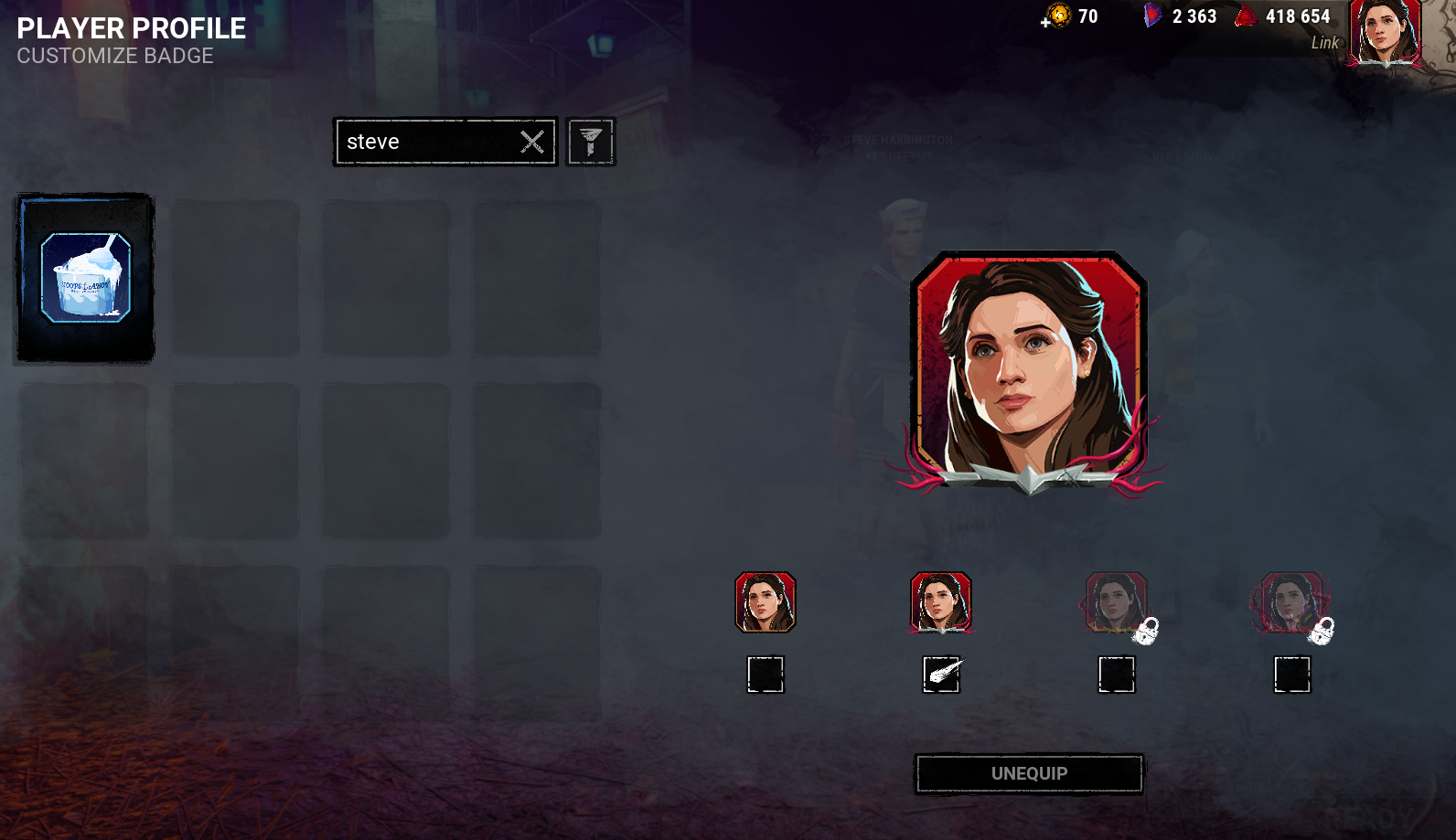Viewport: 1456px width, 840px height.
Task: Select the locked badge wrapped in red thorns
Action: (1290, 602)
